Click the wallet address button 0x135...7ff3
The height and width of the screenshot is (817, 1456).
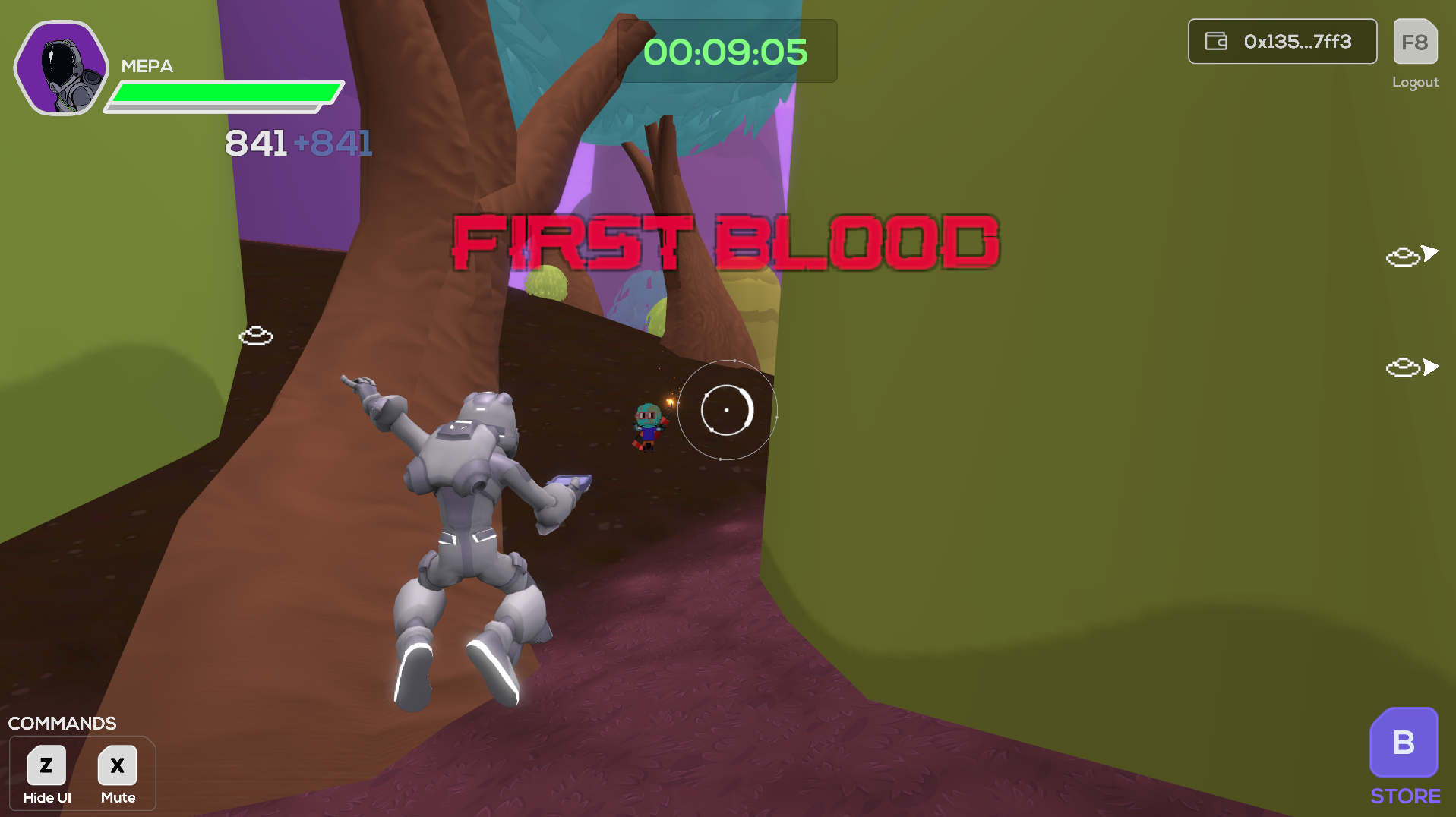(1282, 42)
